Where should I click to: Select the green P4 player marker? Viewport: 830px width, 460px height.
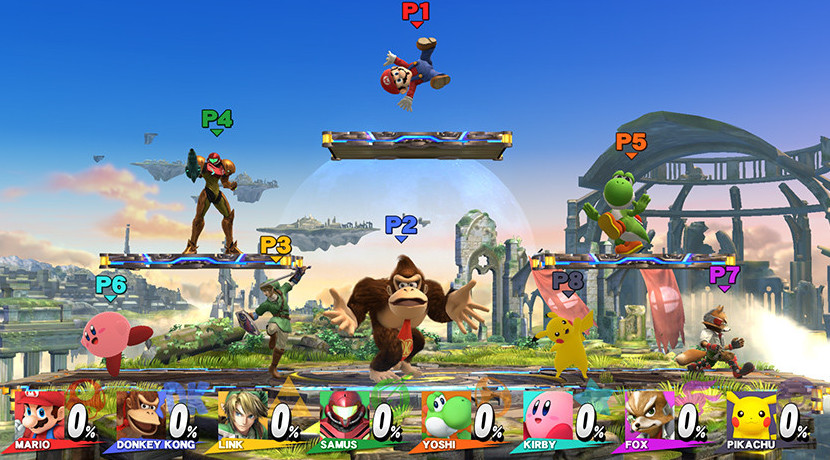(217, 120)
